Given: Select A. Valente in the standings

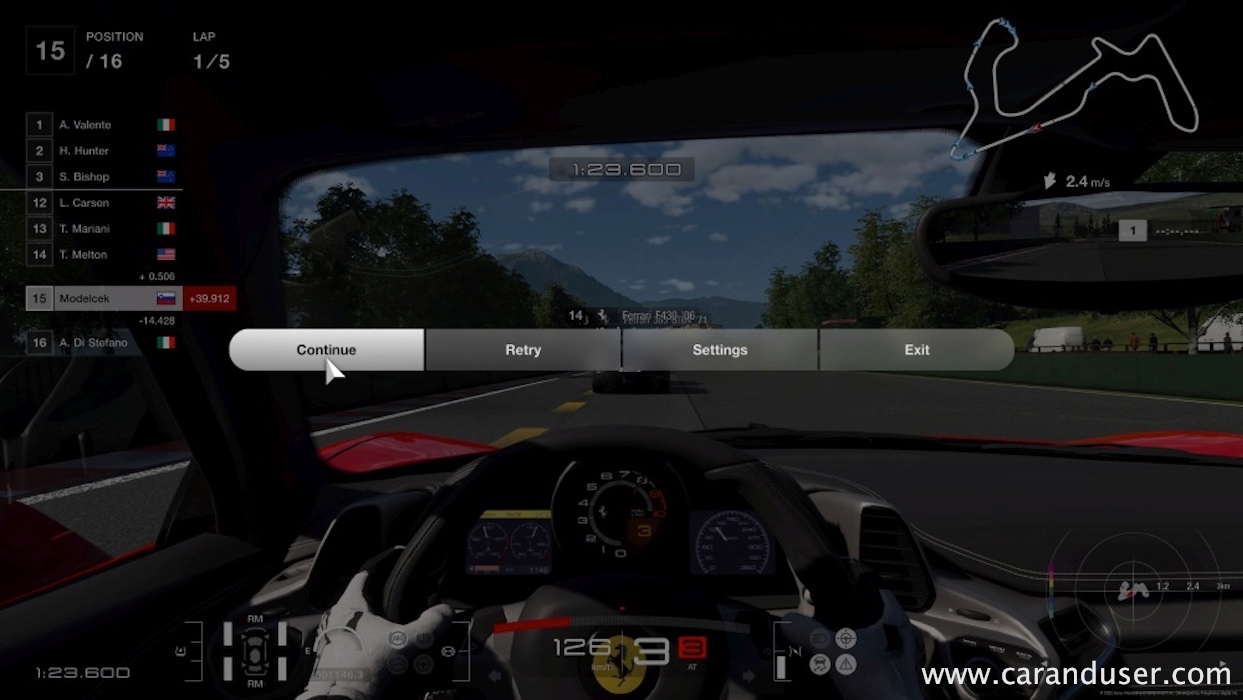Looking at the screenshot, I should 102,125.
